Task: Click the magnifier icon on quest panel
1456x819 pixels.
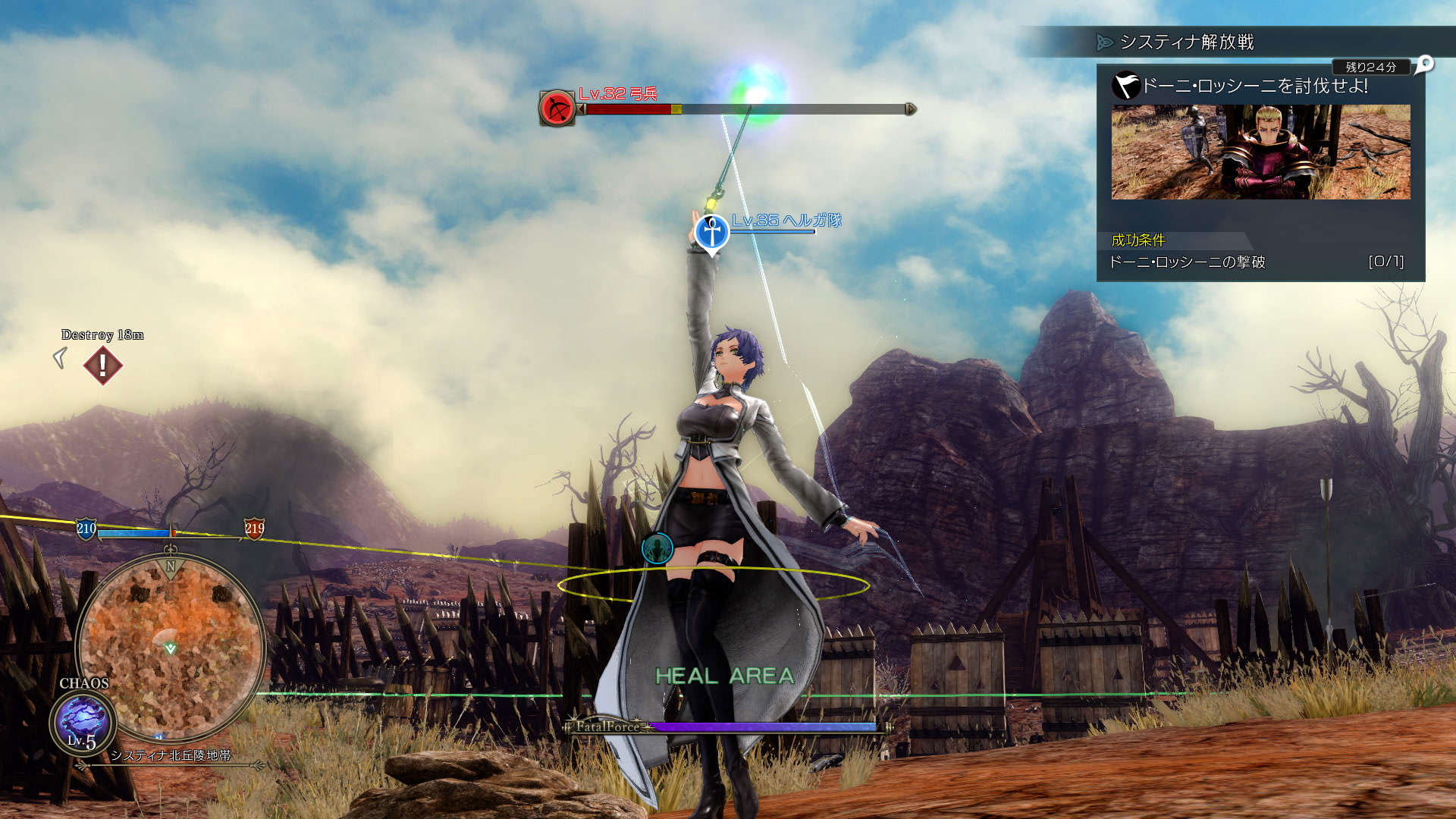Action: click(x=1425, y=64)
